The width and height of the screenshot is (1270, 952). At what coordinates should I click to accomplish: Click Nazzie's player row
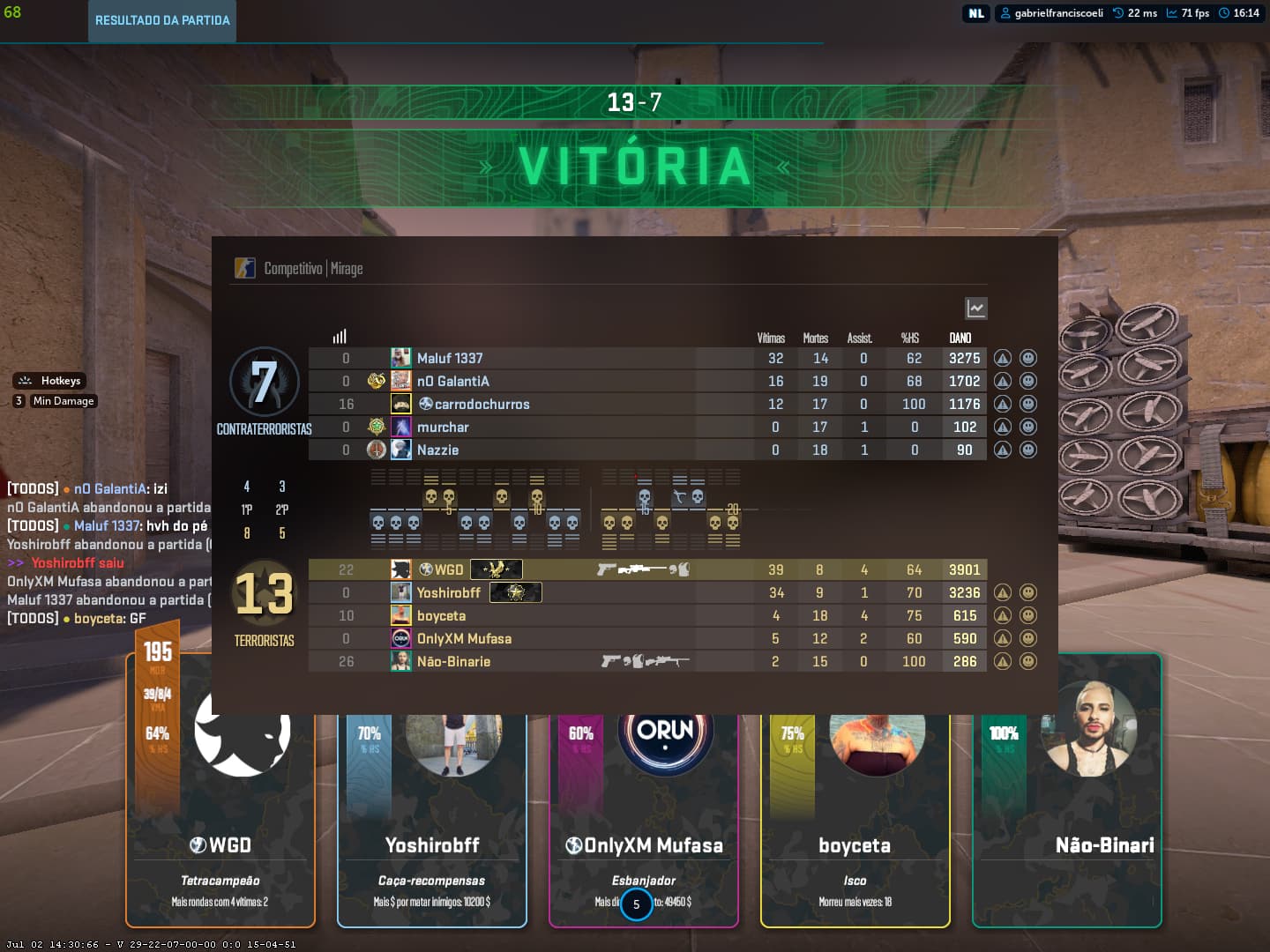[437, 450]
